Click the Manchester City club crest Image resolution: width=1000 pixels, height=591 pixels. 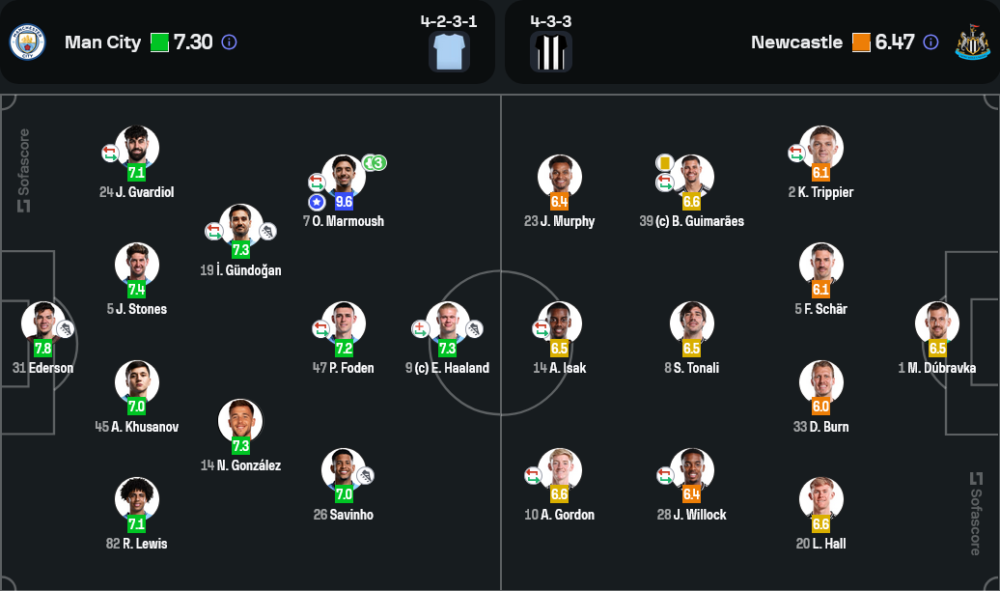27,42
